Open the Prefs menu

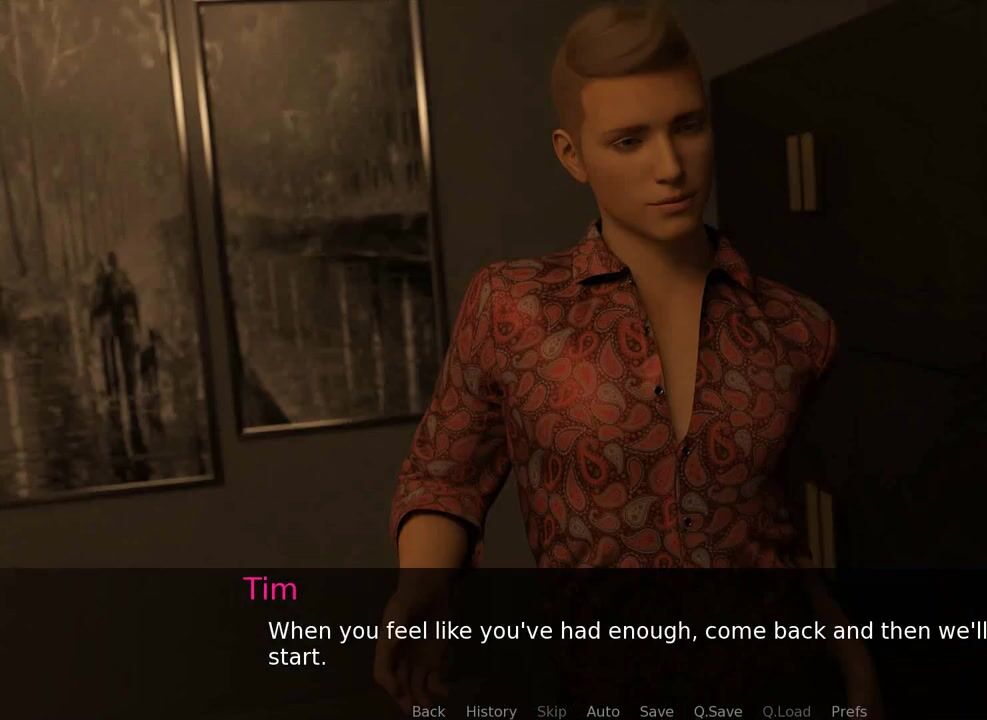(849, 711)
